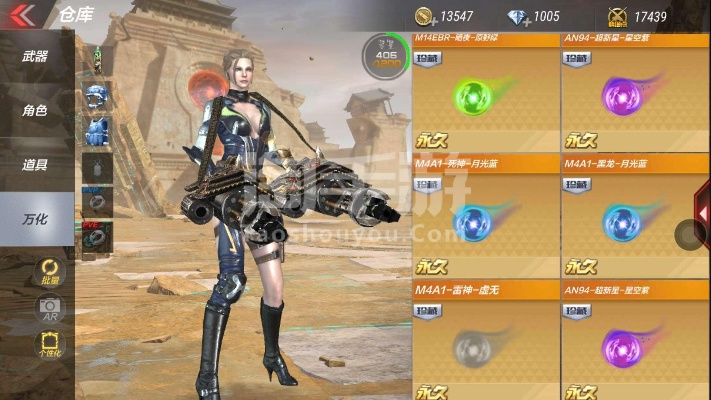Image resolution: width=711 pixels, height=400 pixels.
Task: Open the 角色 character tab
Action: pos(35,111)
